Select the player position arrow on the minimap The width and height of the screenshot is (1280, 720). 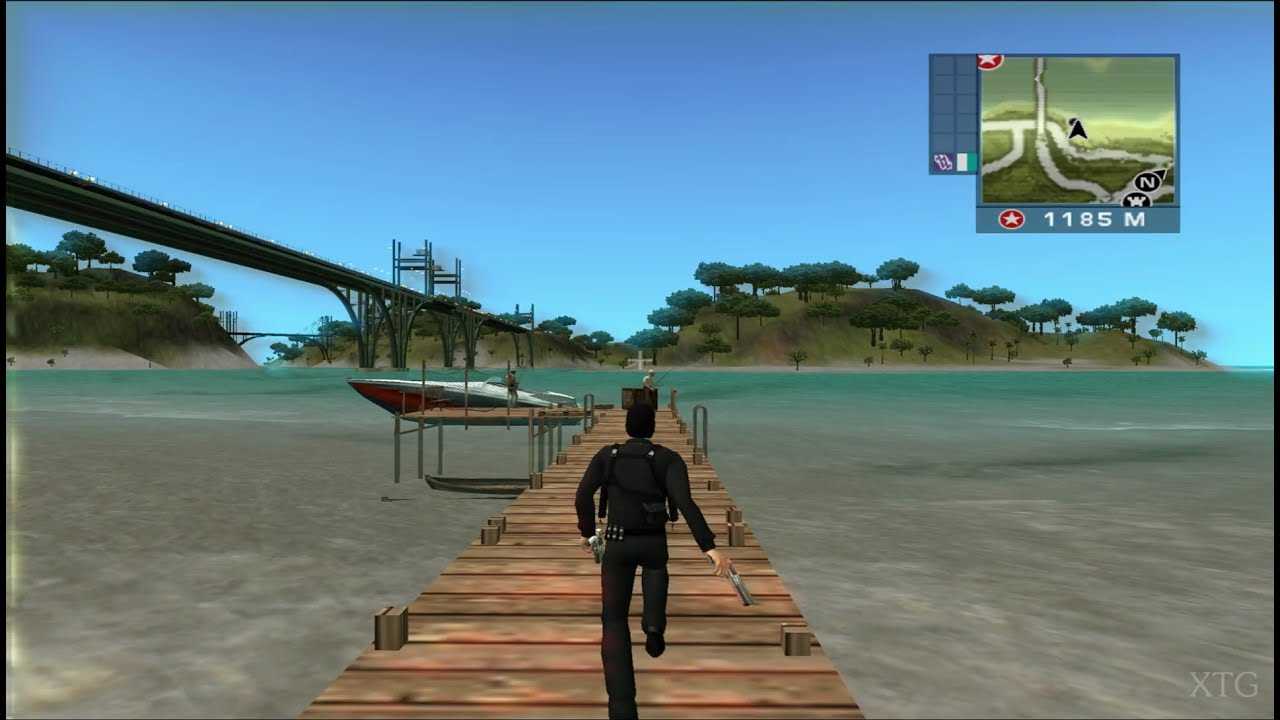coord(1078,129)
